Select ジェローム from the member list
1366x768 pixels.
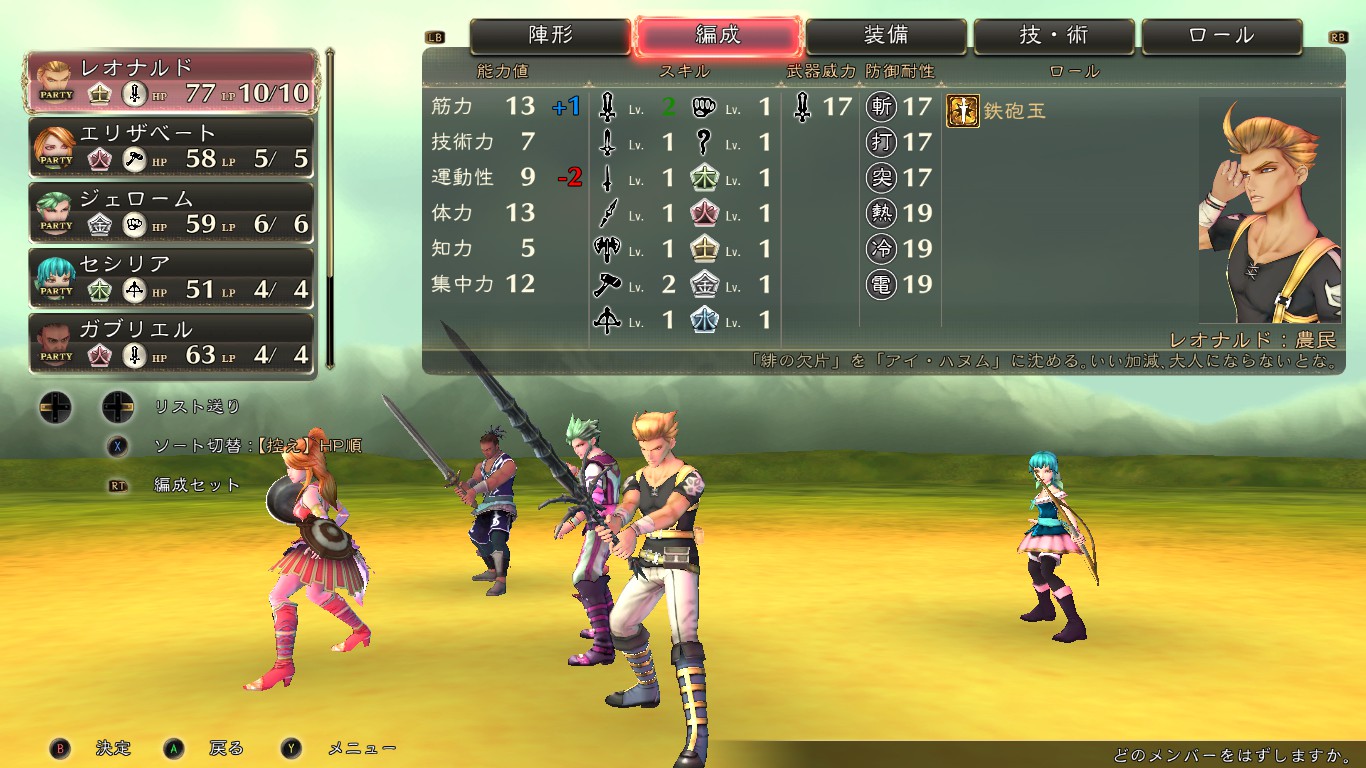(x=174, y=212)
